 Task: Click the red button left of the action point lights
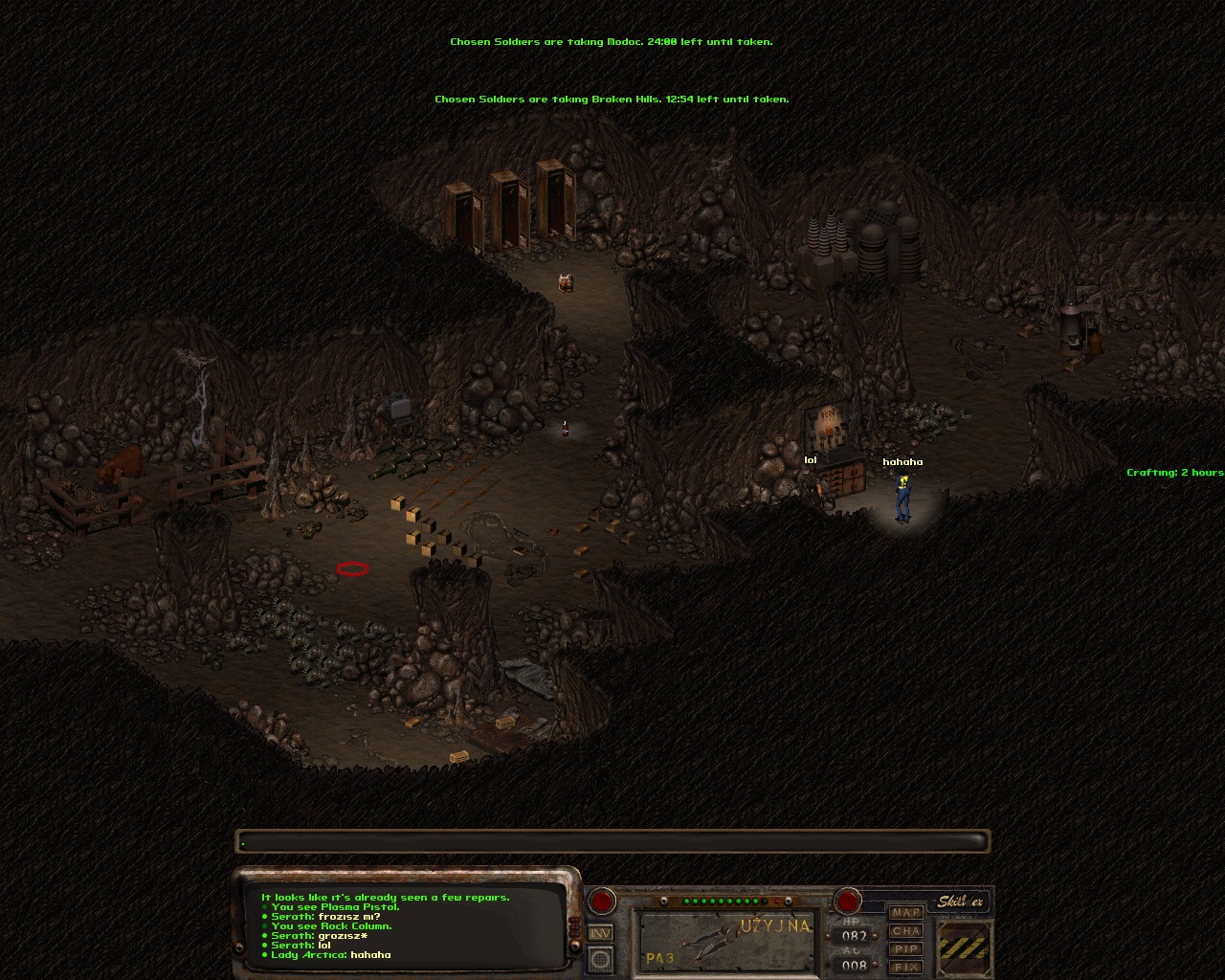[601, 901]
